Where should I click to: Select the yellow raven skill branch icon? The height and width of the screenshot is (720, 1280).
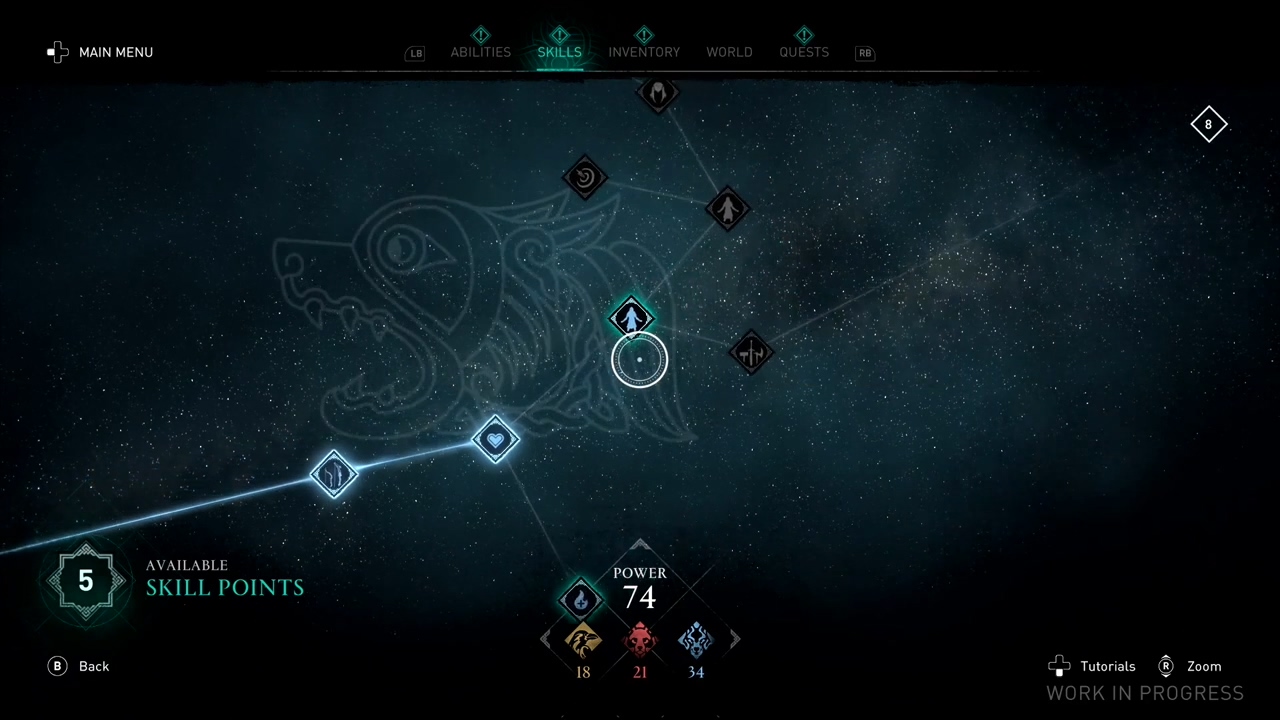(x=583, y=641)
